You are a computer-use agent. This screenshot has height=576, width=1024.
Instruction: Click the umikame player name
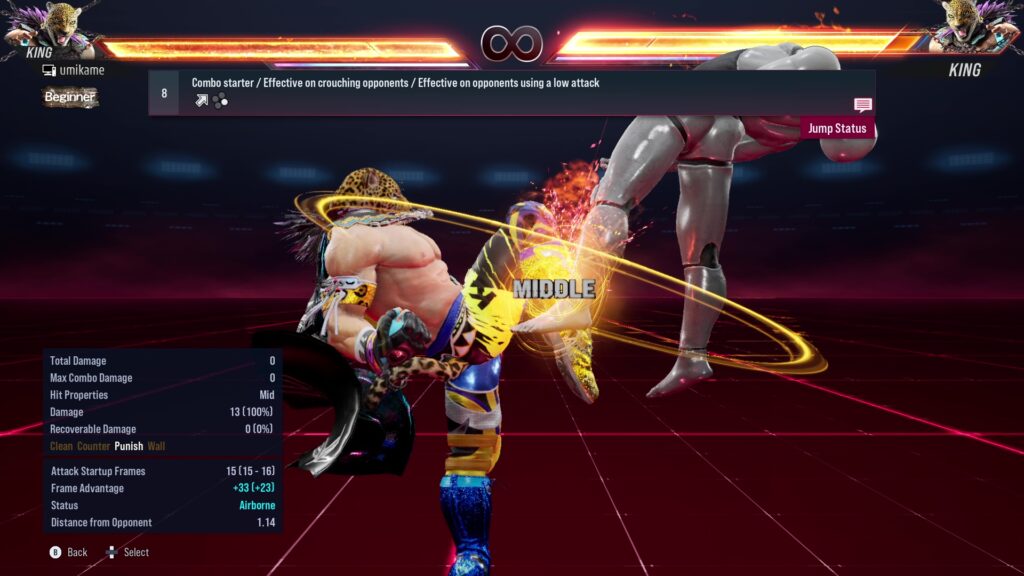pos(81,70)
